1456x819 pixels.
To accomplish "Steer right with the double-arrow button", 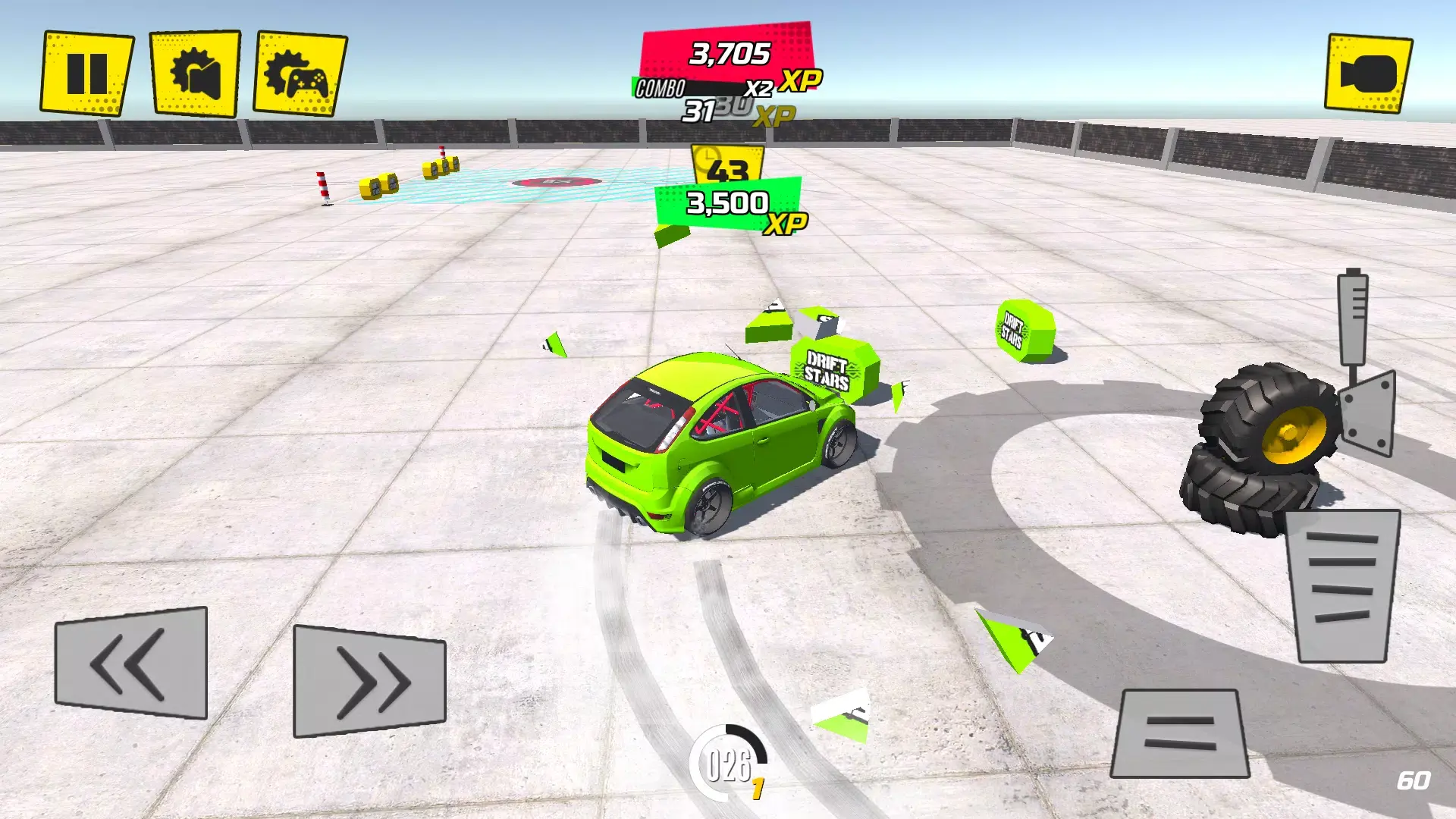I will click(369, 680).
